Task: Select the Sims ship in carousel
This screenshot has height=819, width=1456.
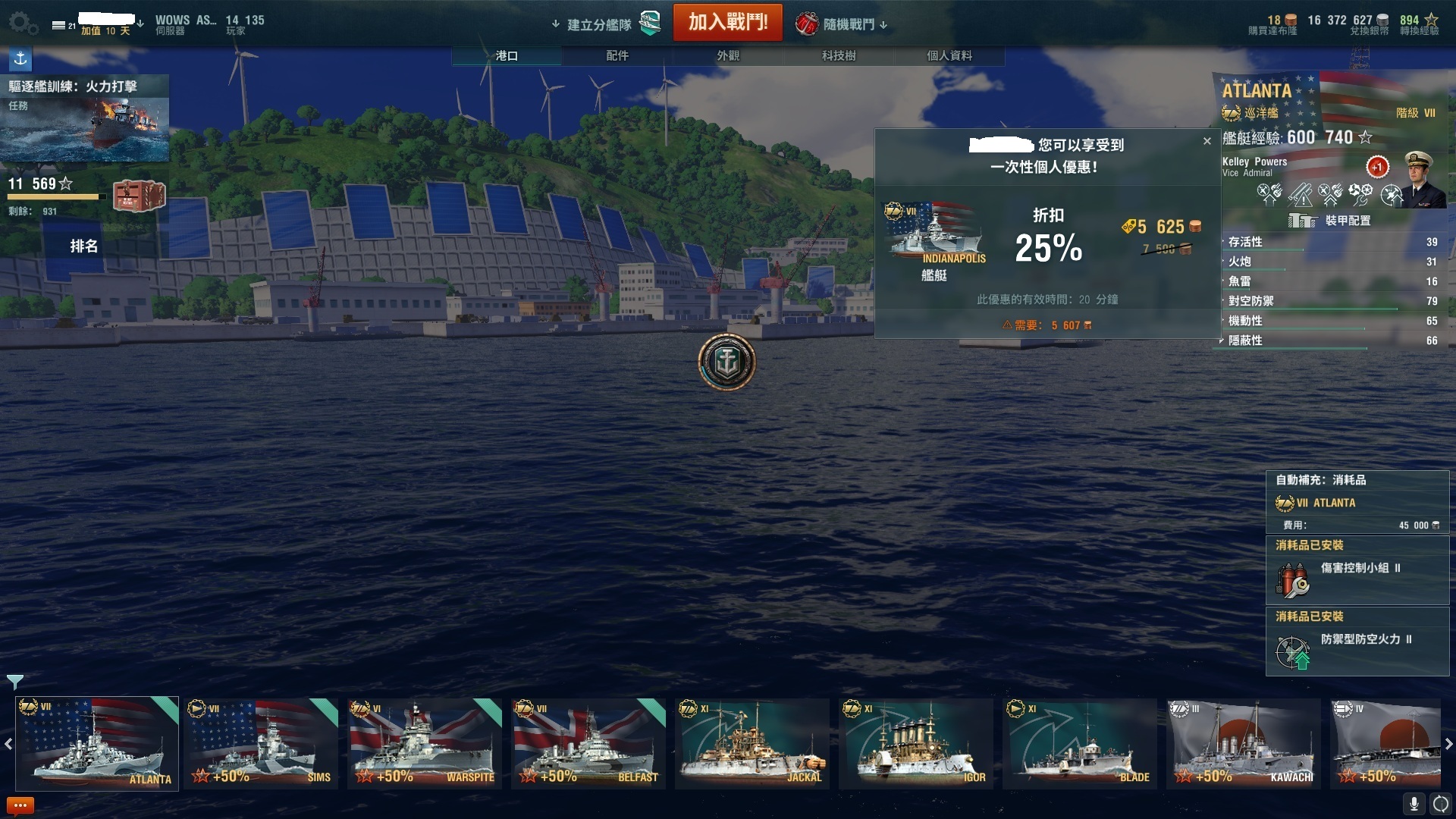Action: click(261, 743)
